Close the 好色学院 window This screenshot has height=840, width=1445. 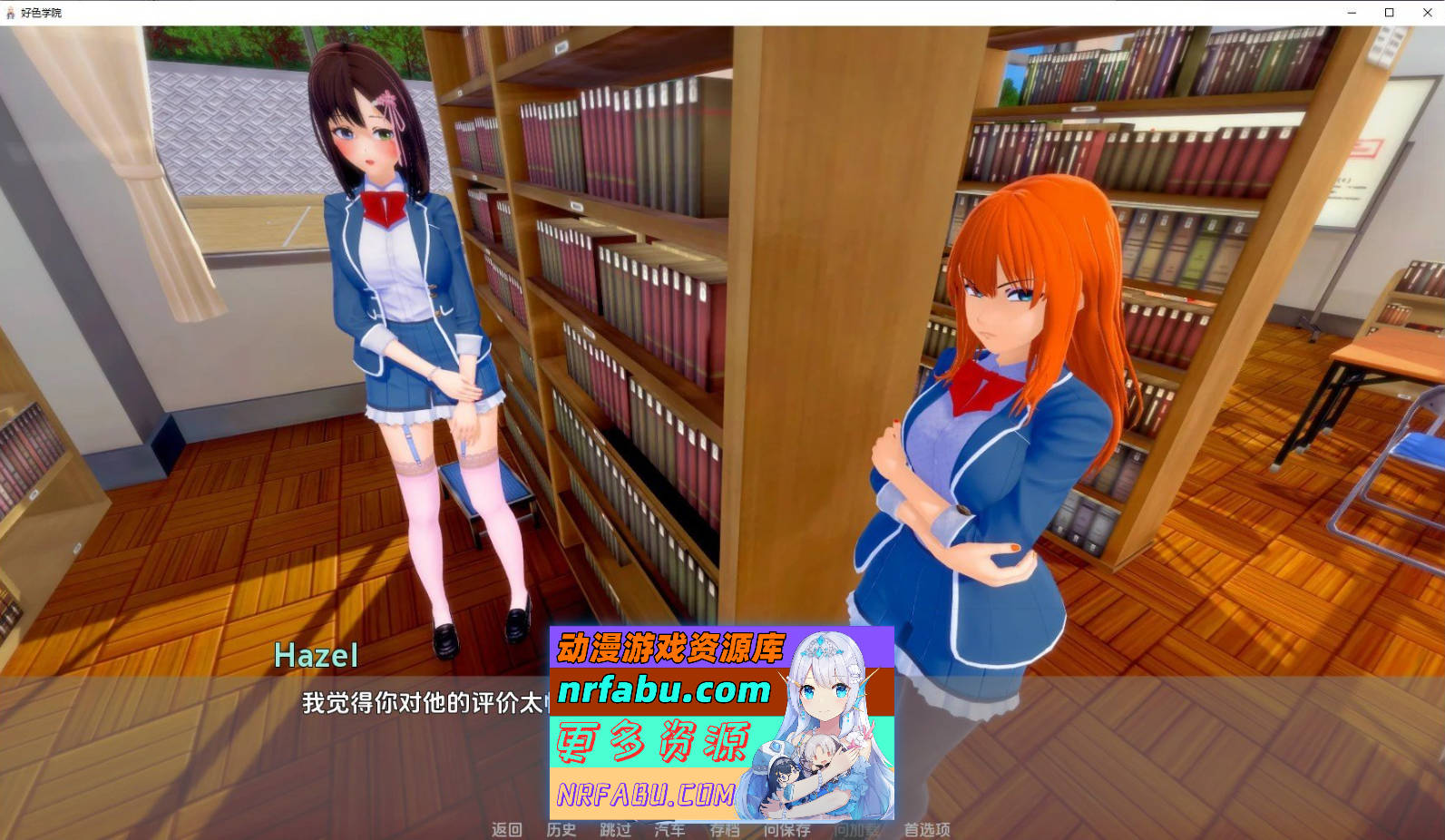click(1429, 13)
